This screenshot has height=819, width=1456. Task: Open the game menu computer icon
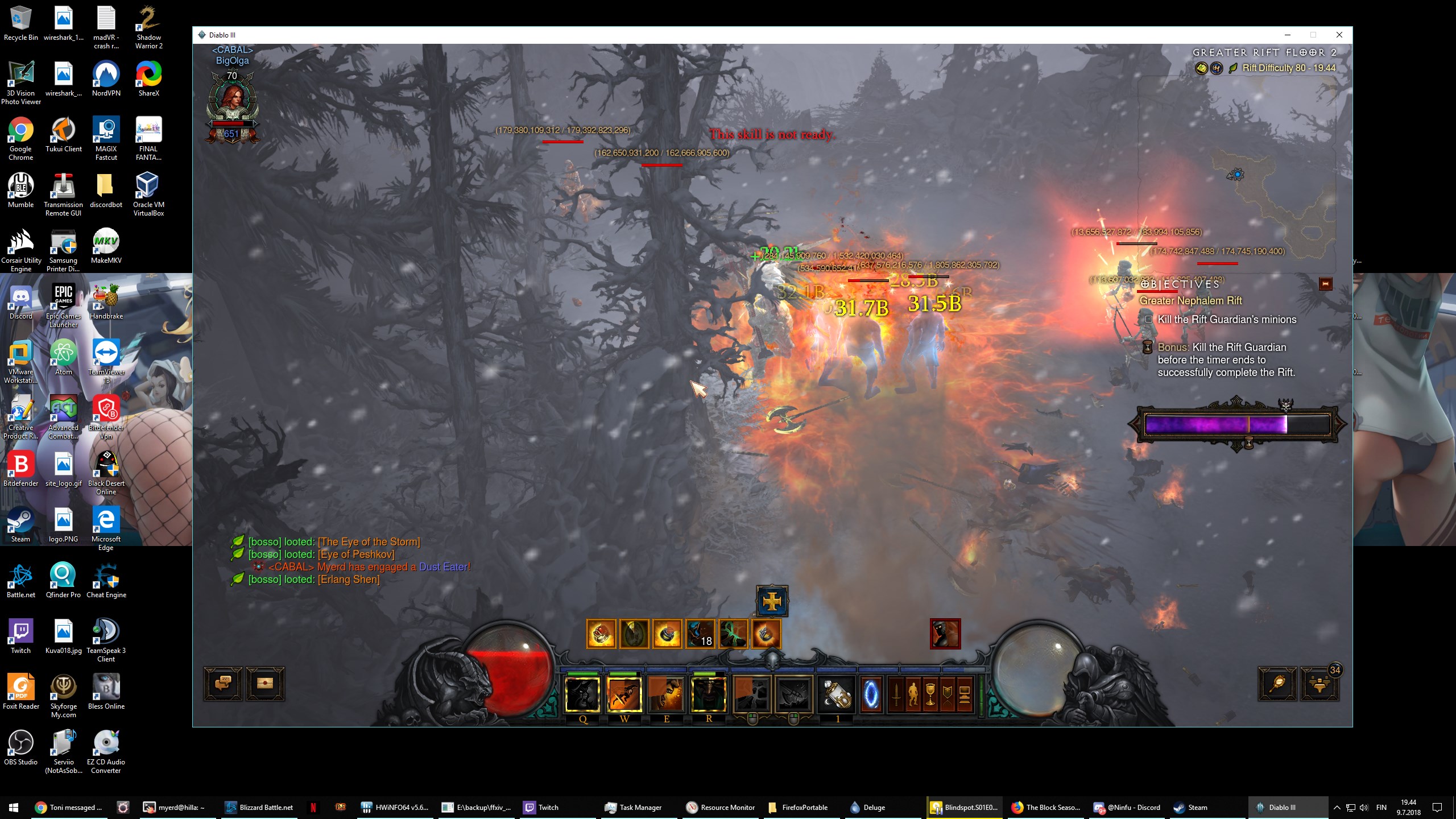[965, 695]
